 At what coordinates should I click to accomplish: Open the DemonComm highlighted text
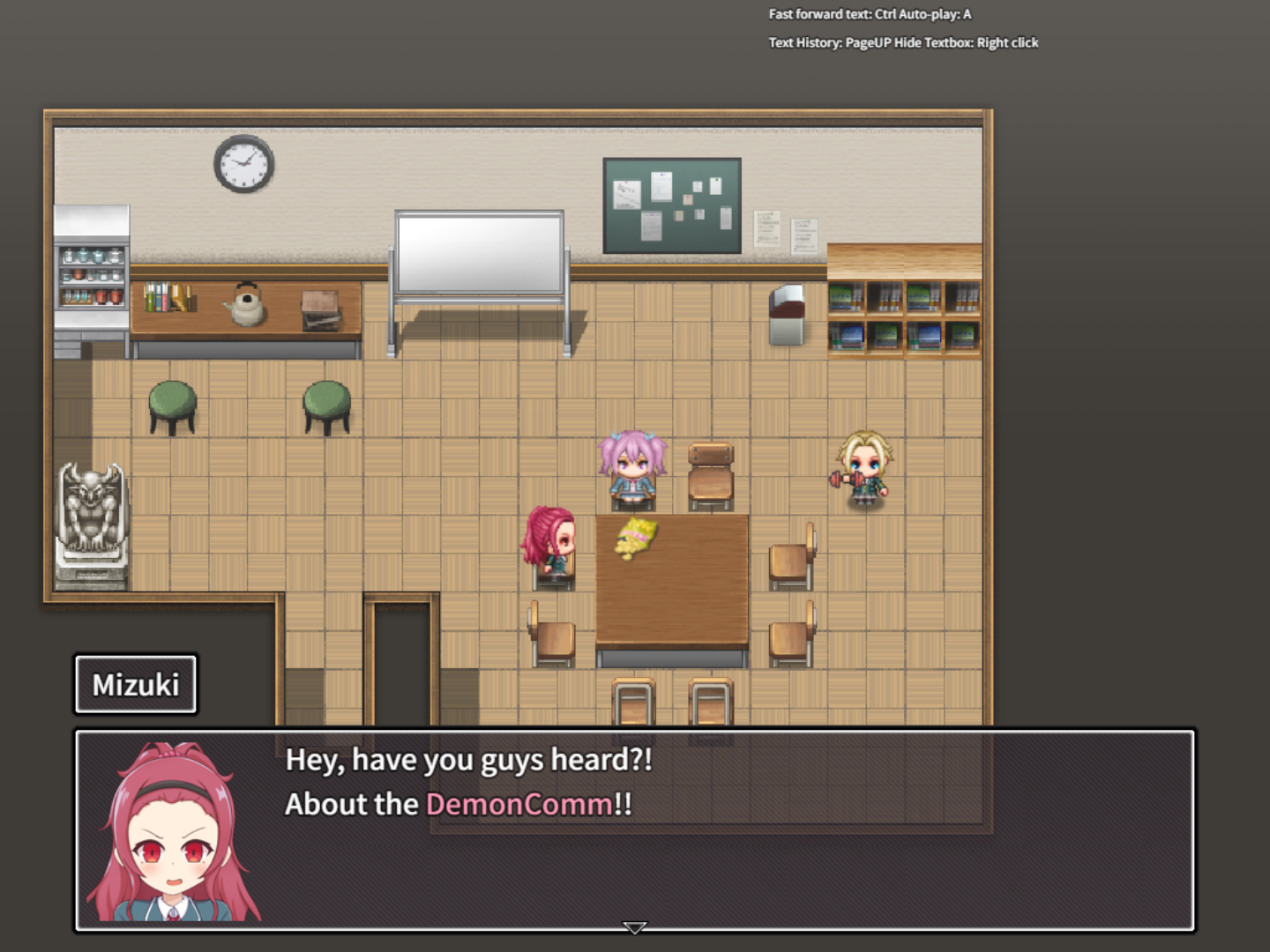pos(519,804)
